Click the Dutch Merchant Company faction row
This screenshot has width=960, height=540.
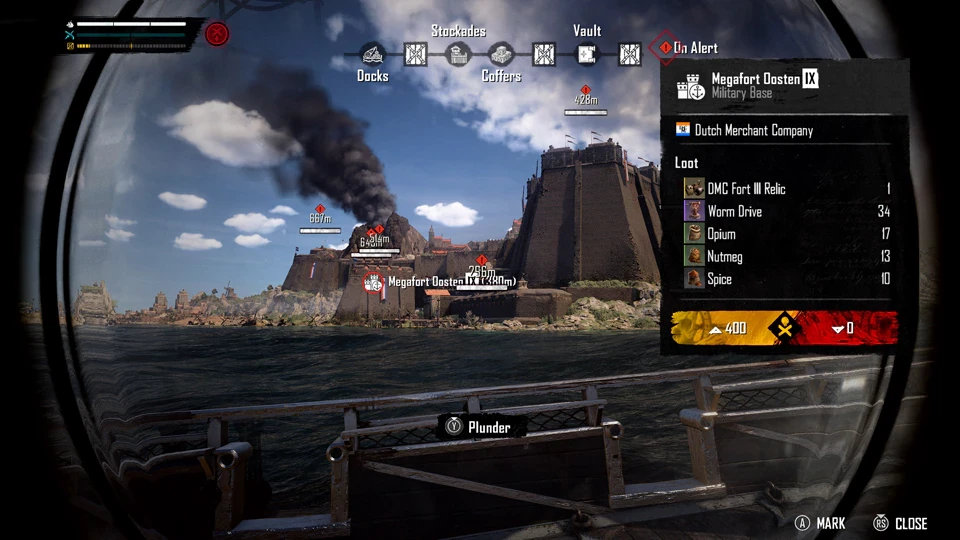(x=787, y=130)
